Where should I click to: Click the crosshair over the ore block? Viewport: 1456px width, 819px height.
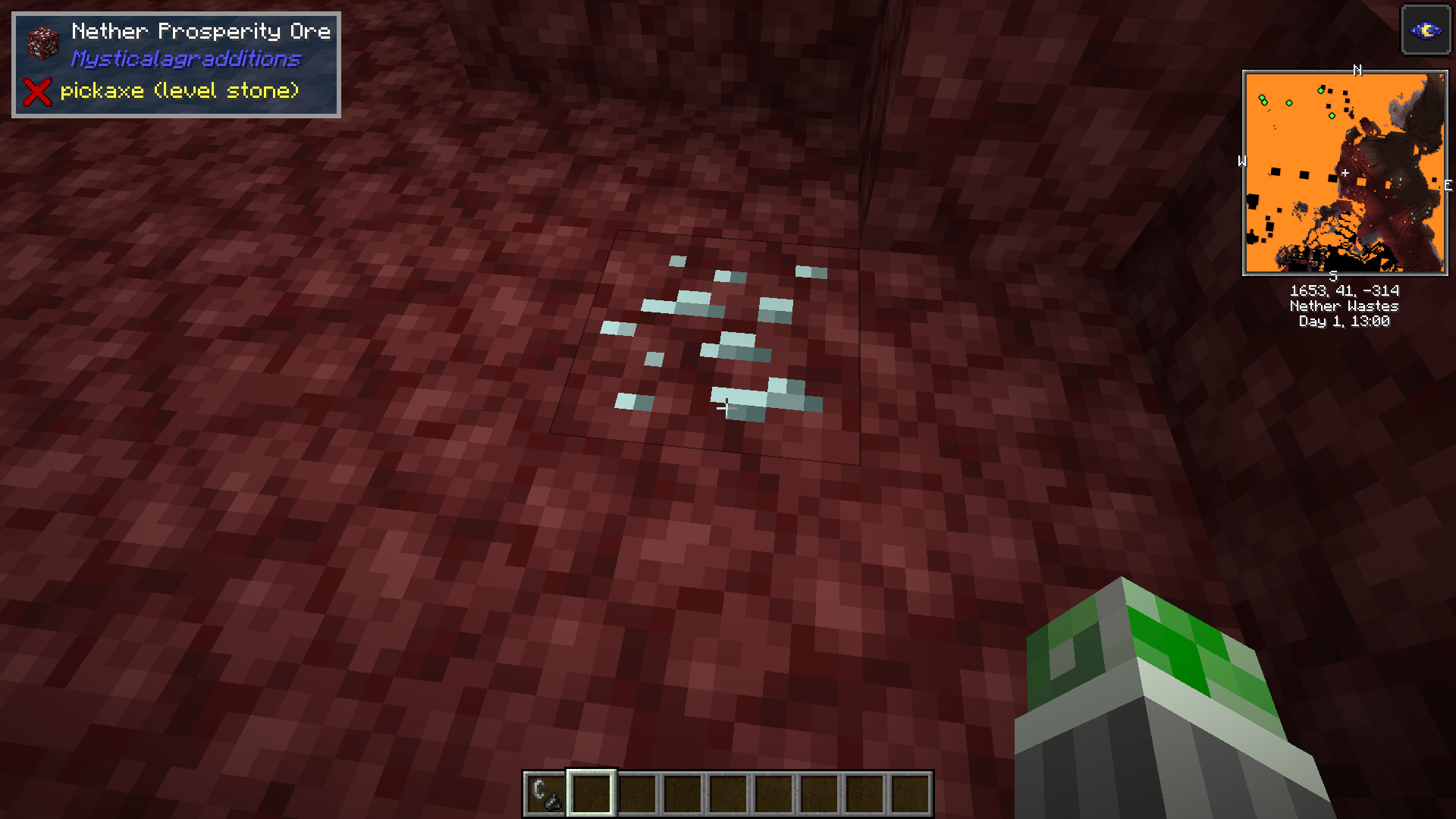[x=726, y=408]
